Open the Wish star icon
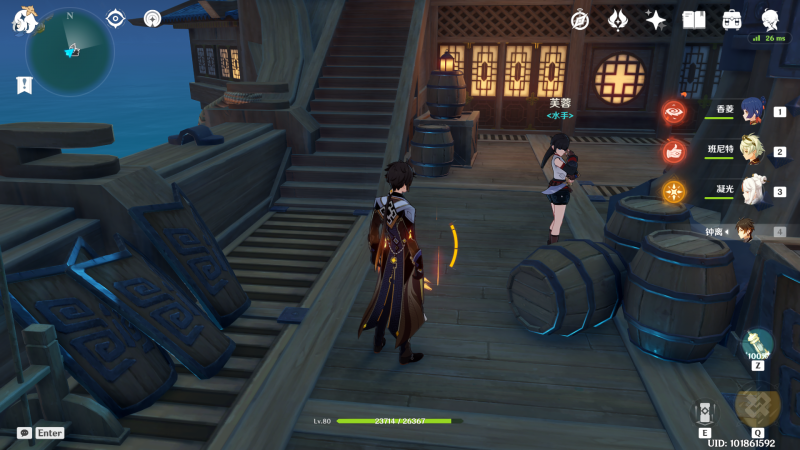 click(x=656, y=20)
